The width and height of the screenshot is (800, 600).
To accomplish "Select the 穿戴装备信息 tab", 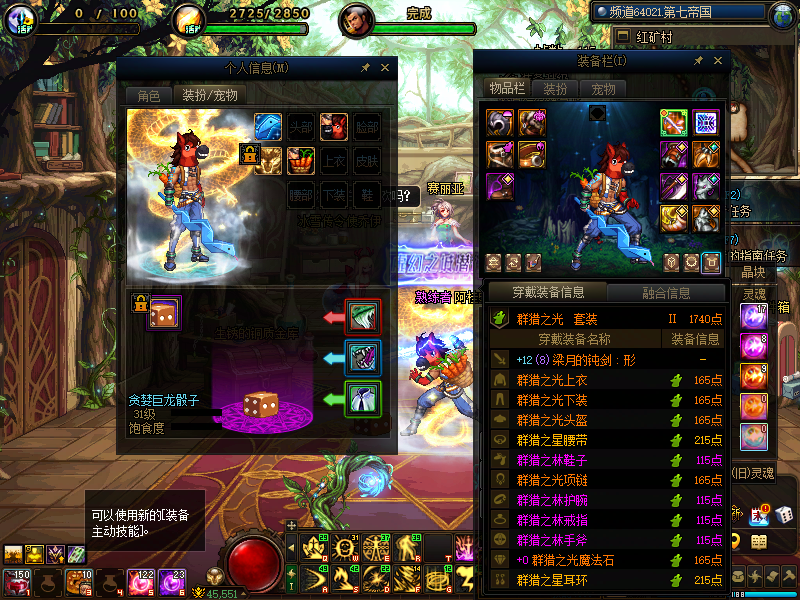I will [548, 293].
